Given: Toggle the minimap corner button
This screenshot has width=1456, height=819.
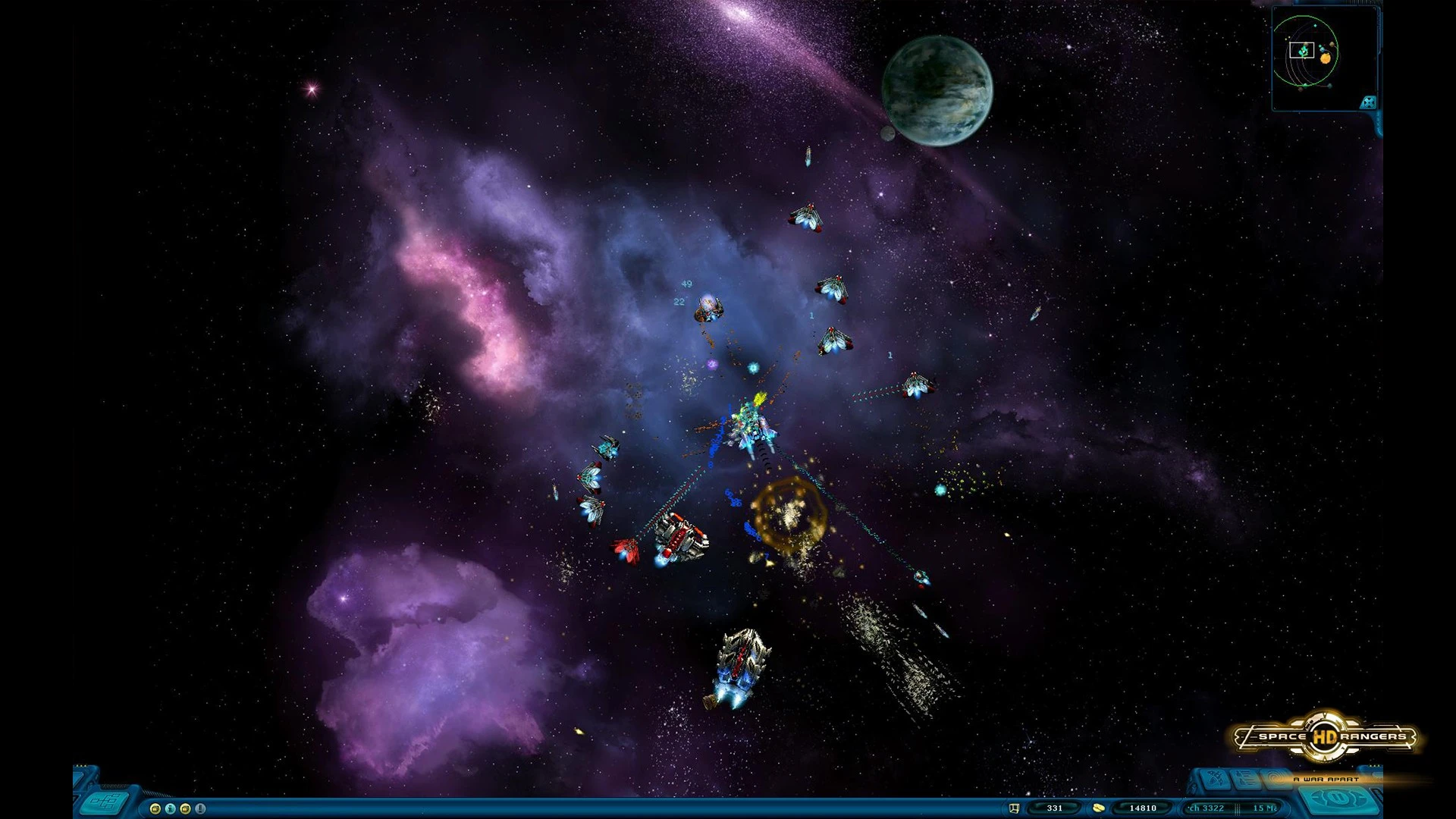Looking at the screenshot, I should click(1368, 102).
